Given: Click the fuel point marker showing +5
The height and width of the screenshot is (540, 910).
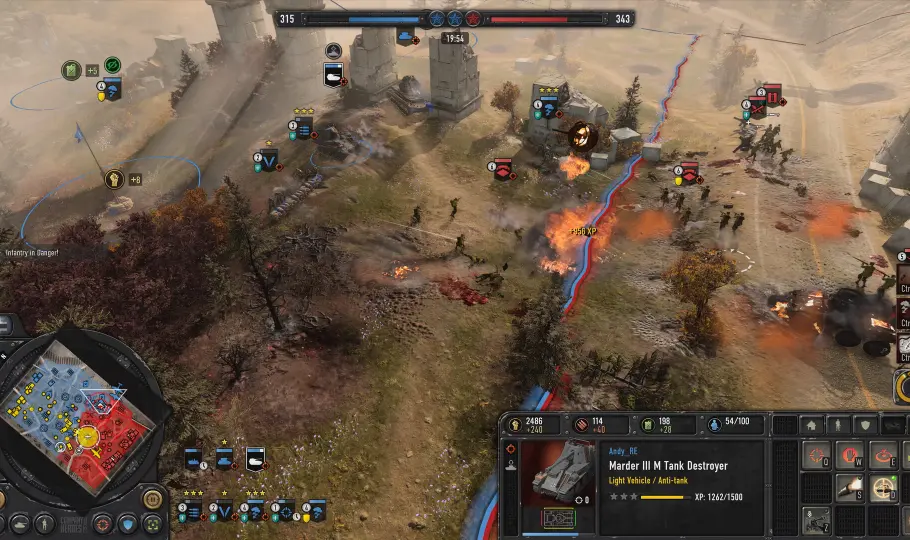Looking at the screenshot, I should pos(71,70).
